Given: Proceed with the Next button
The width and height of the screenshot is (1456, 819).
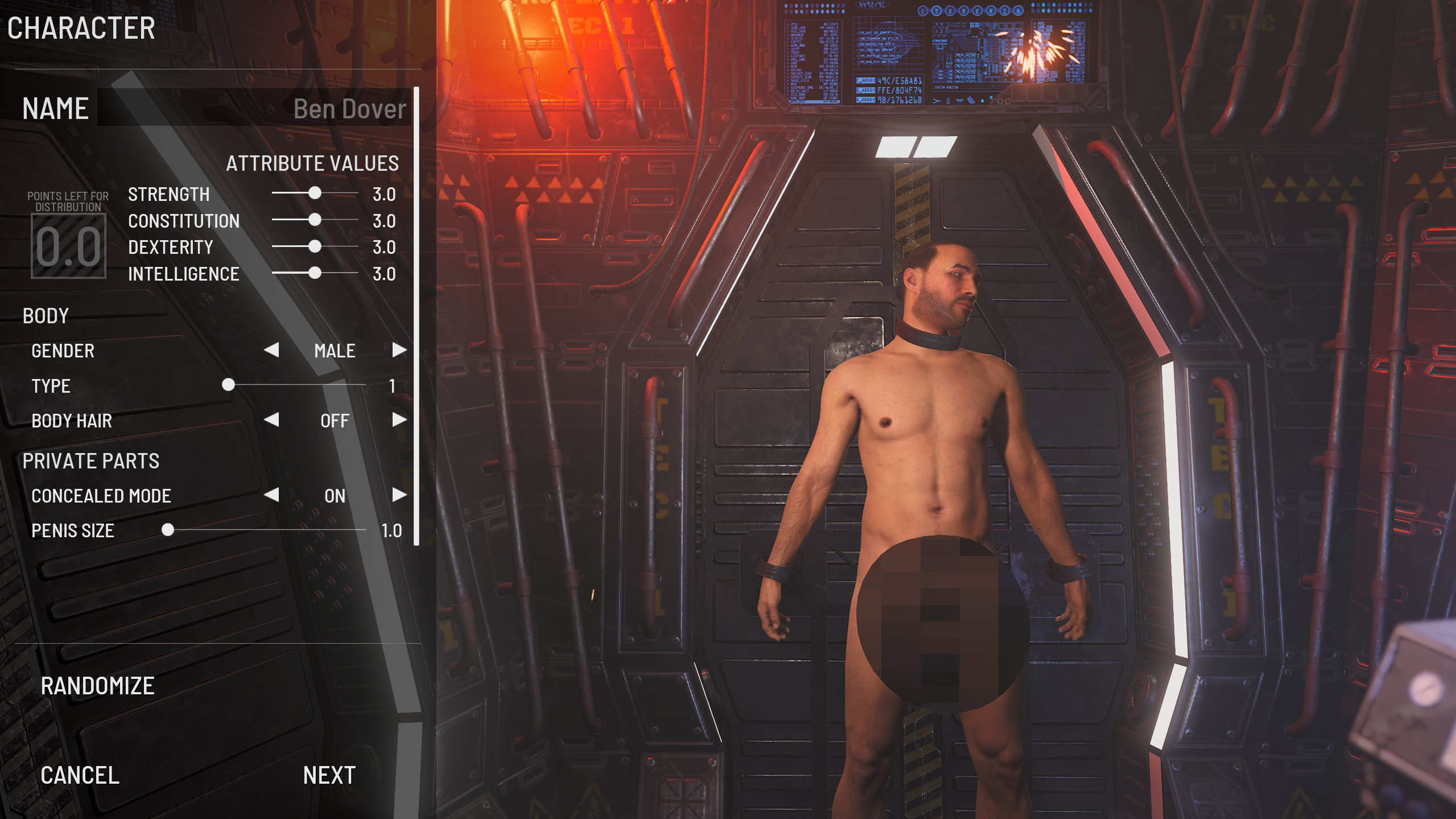Looking at the screenshot, I should click(x=329, y=775).
